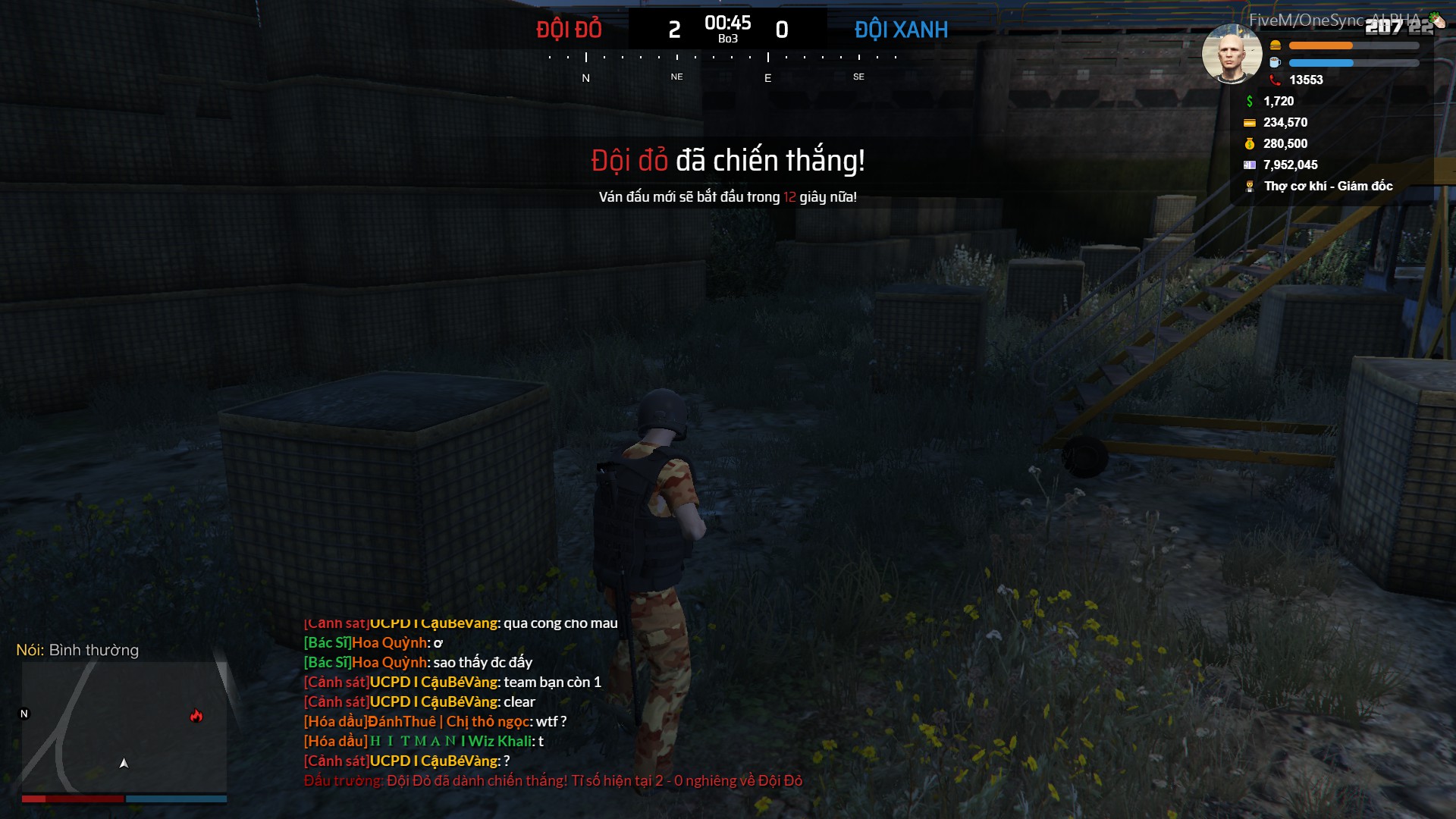Click the money bag icon beside 280,500

1248,143
